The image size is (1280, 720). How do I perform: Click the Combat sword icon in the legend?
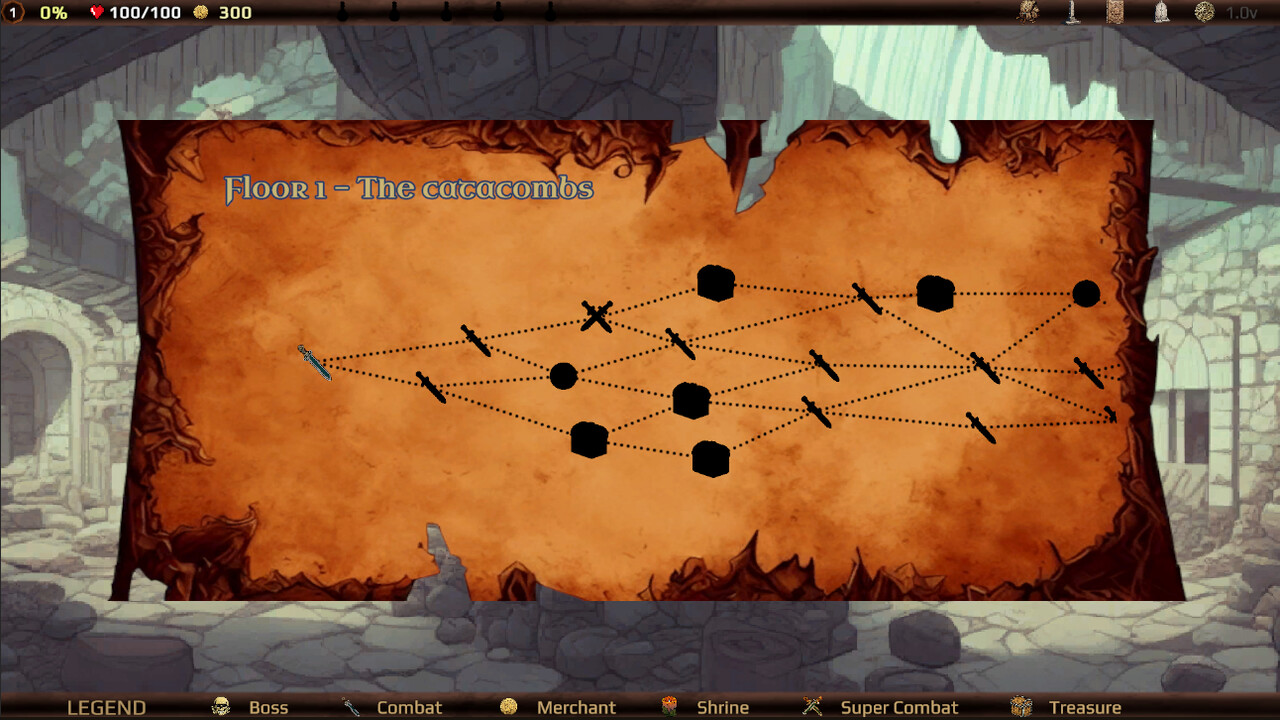350,707
